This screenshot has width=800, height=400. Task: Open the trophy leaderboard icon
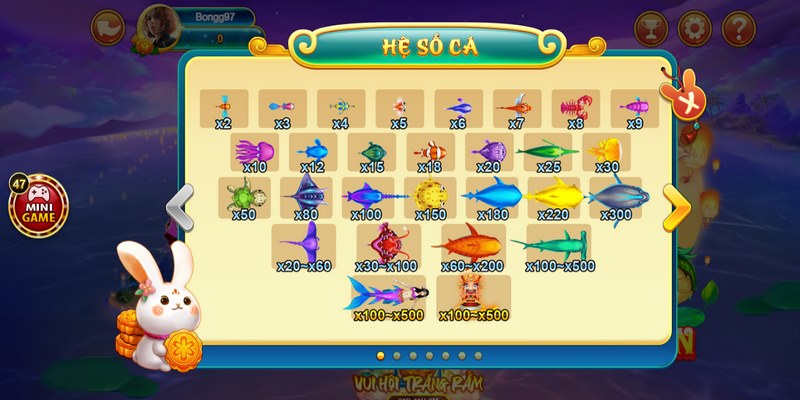(648, 27)
